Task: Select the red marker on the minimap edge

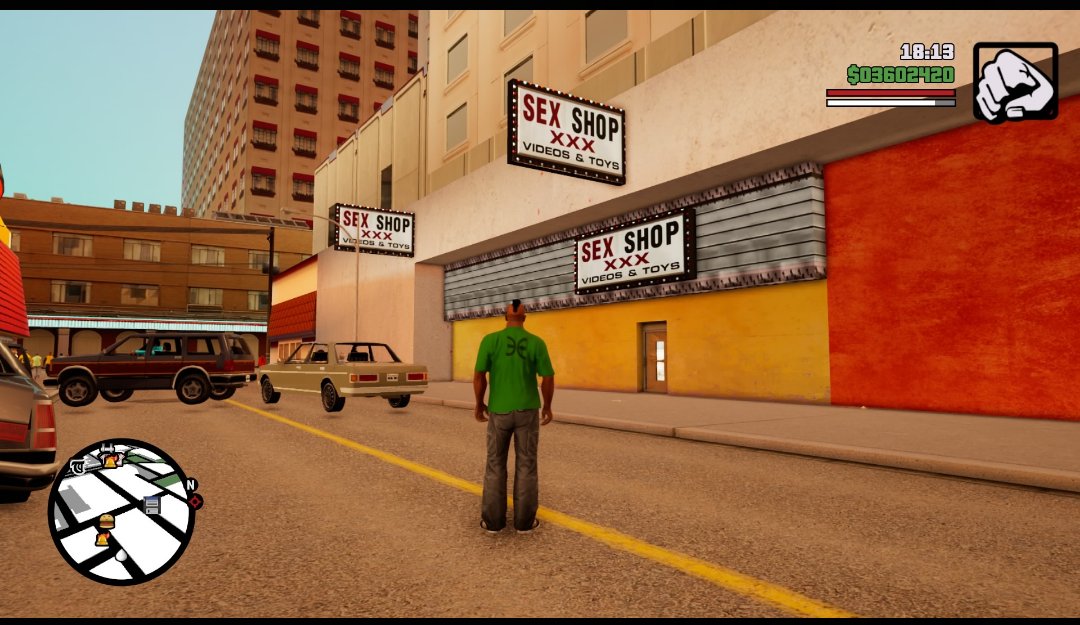Action: [x=196, y=501]
